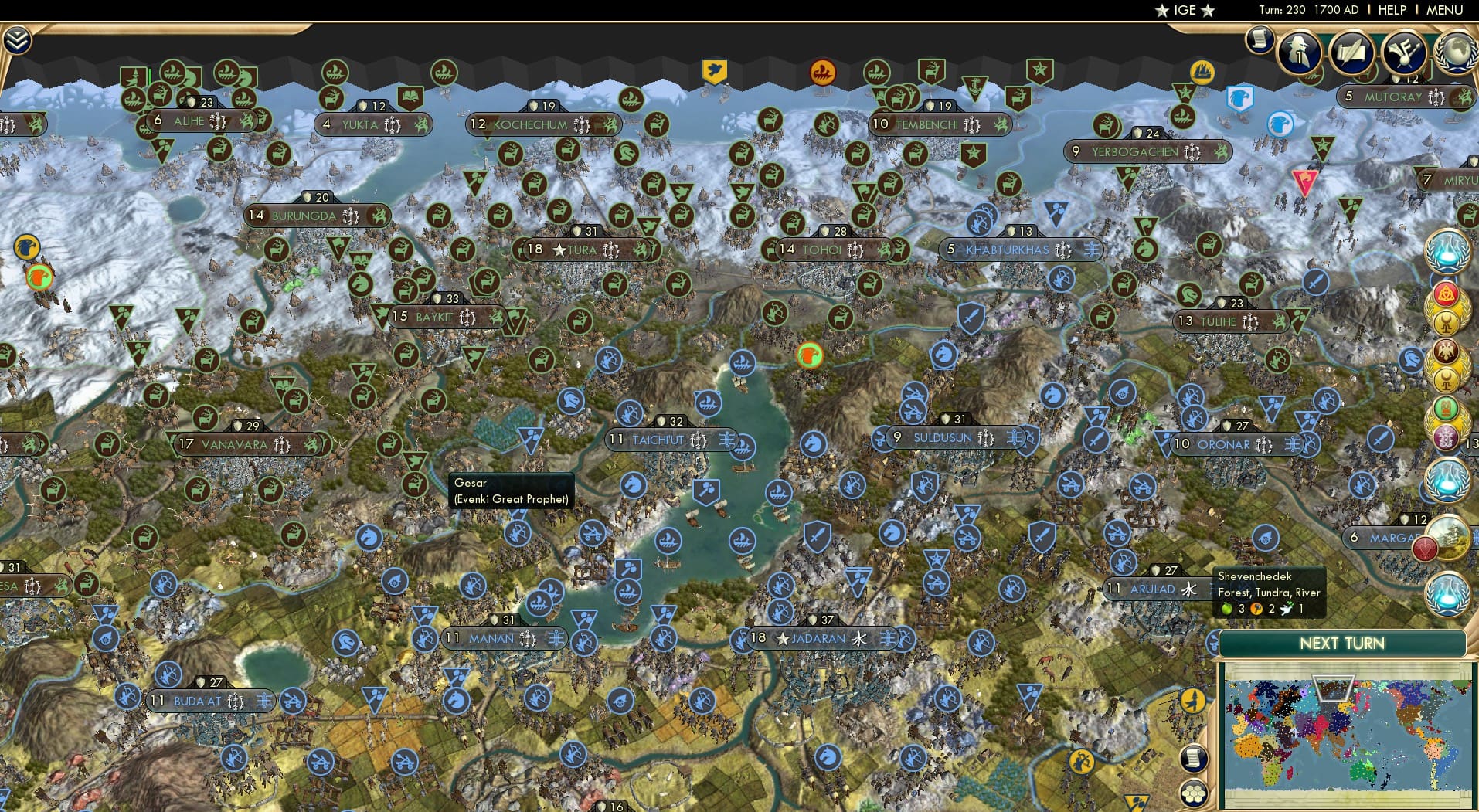Toggle strategic view beside the minimap
This screenshot has width=1479, height=812.
point(1193,793)
